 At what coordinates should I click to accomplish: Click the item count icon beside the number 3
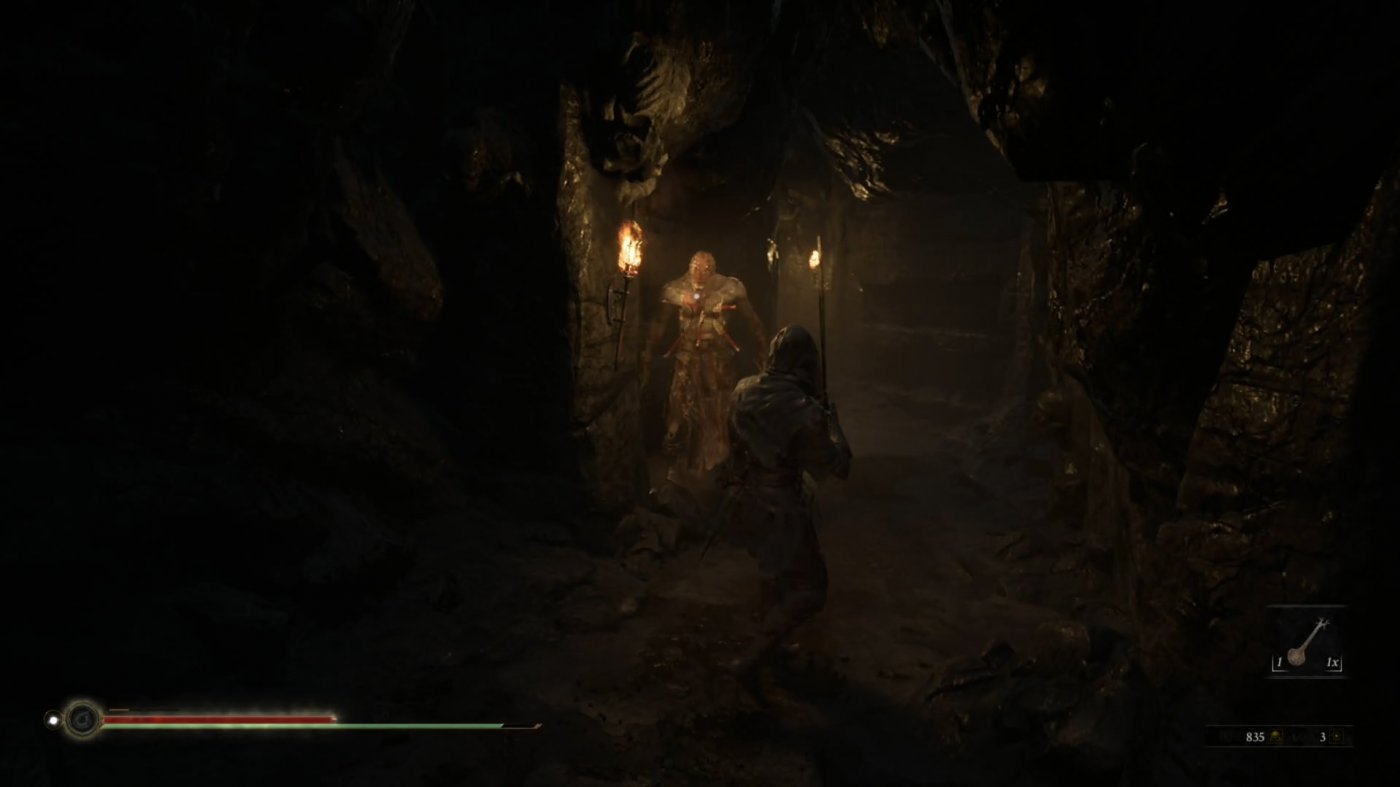[1338, 737]
